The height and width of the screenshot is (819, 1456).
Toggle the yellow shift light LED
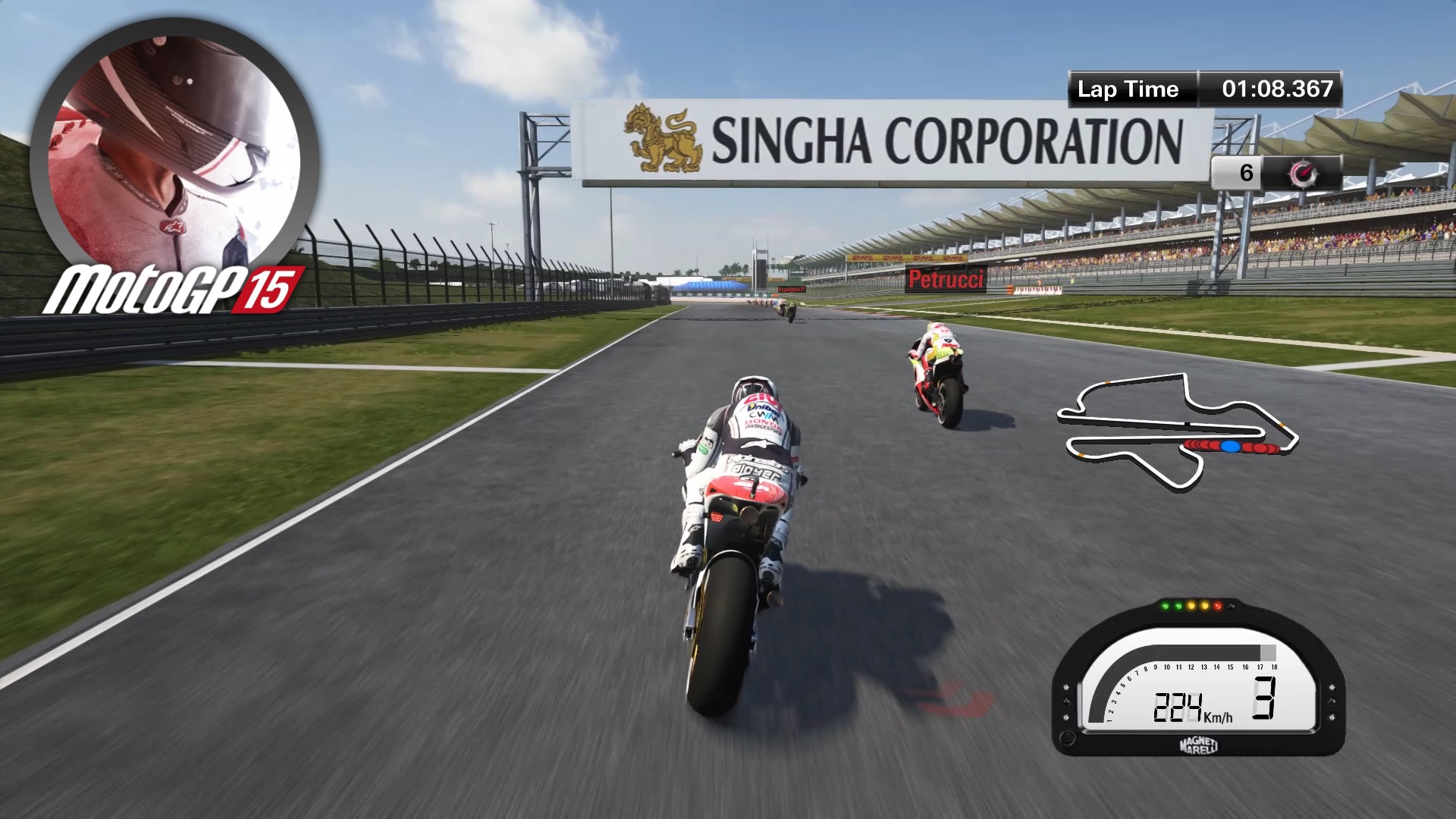(x=1191, y=606)
